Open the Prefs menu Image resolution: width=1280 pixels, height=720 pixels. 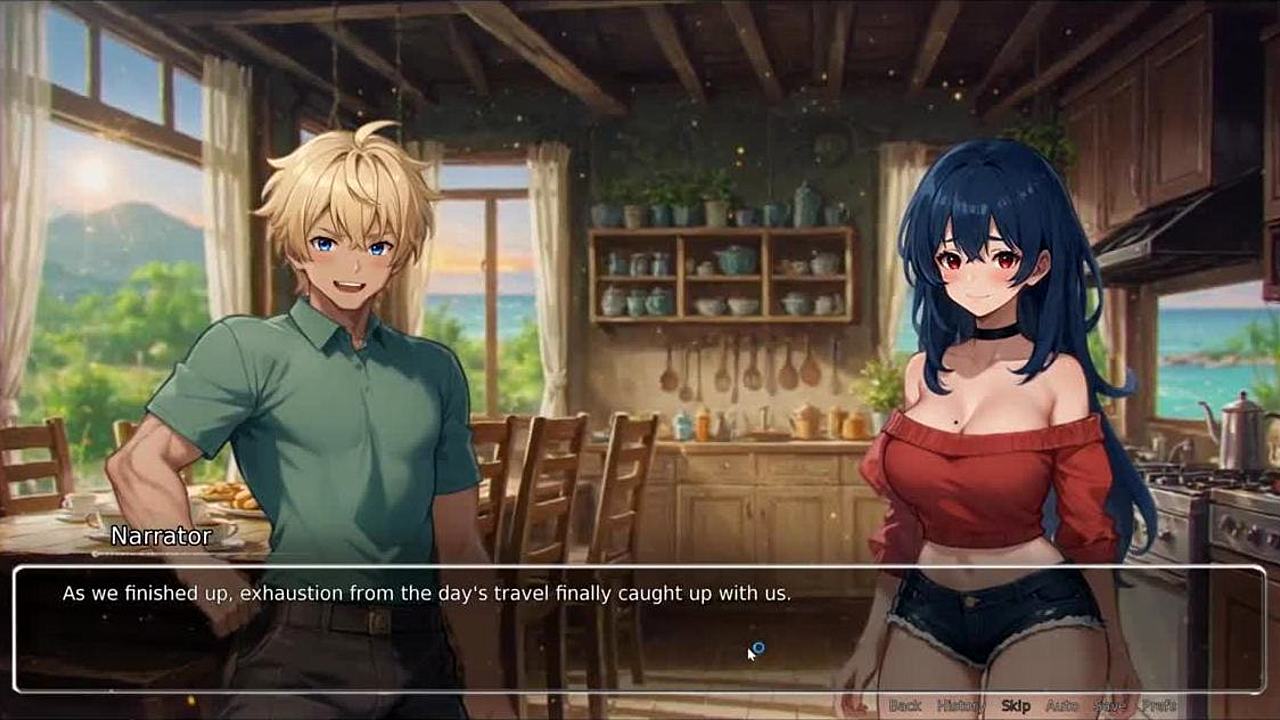click(1160, 705)
